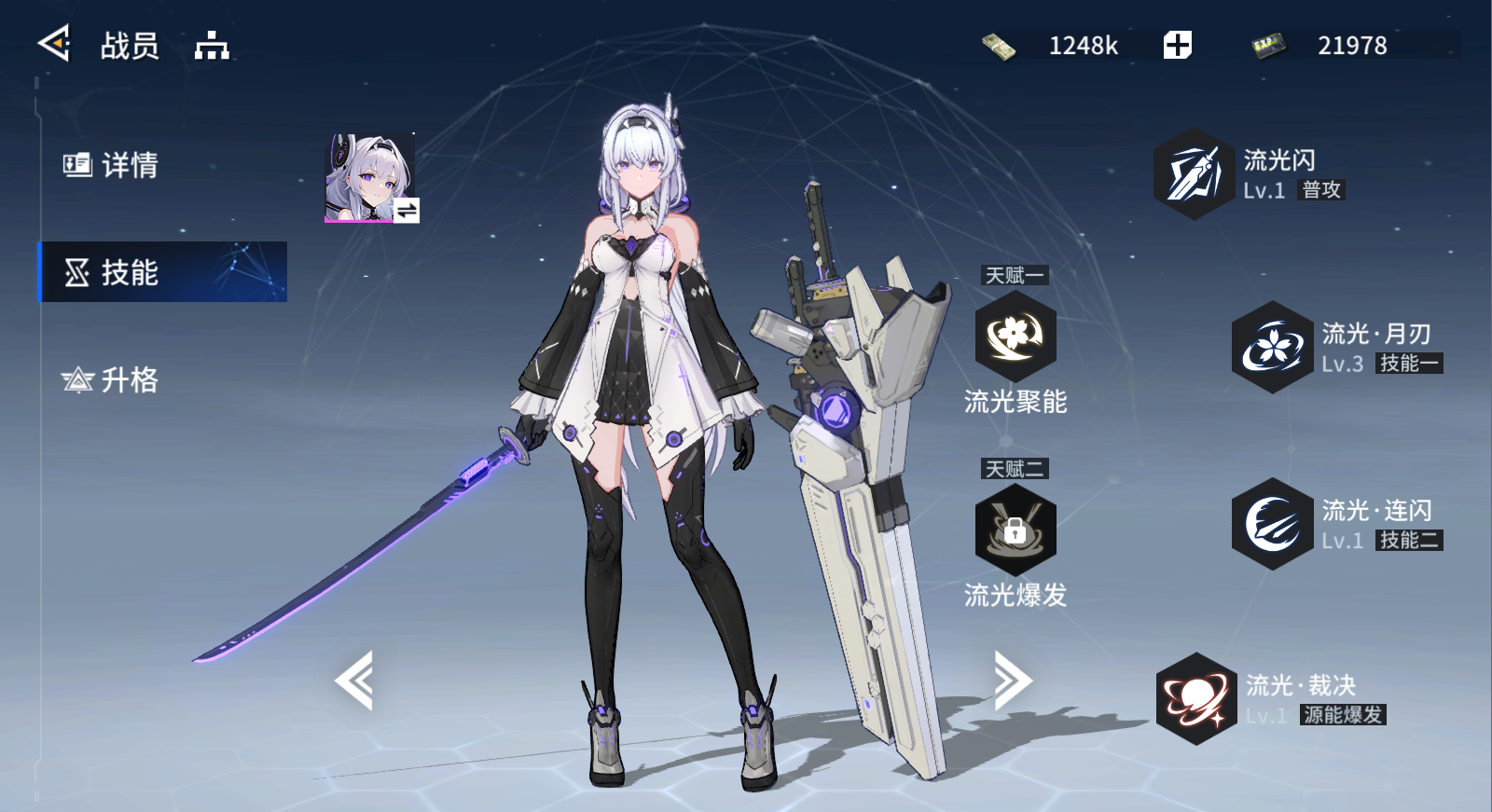Show the 流光聚能 talent one
The height and width of the screenshot is (812, 1492).
pyautogui.click(x=1015, y=337)
